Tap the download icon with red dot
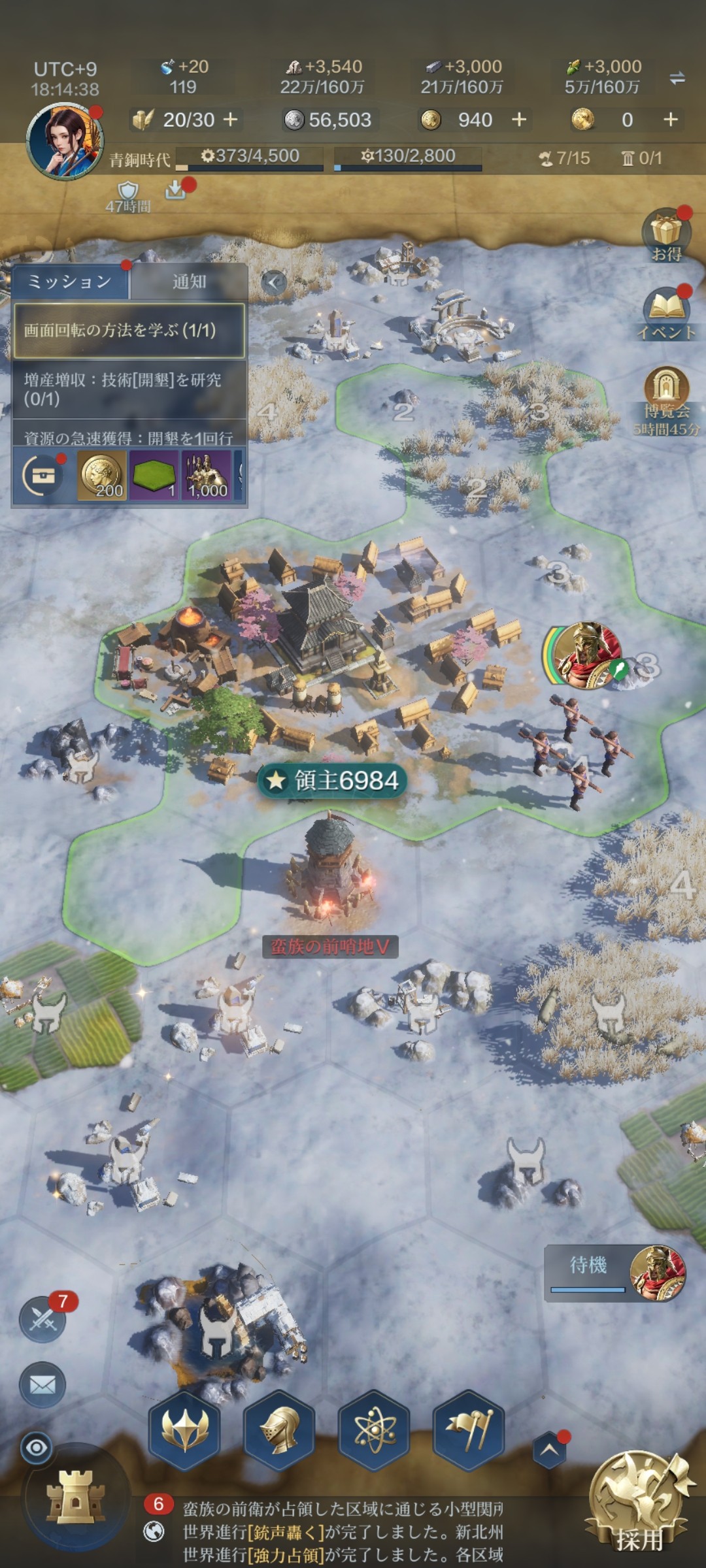Viewport: 706px width, 1568px height. (175, 189)
